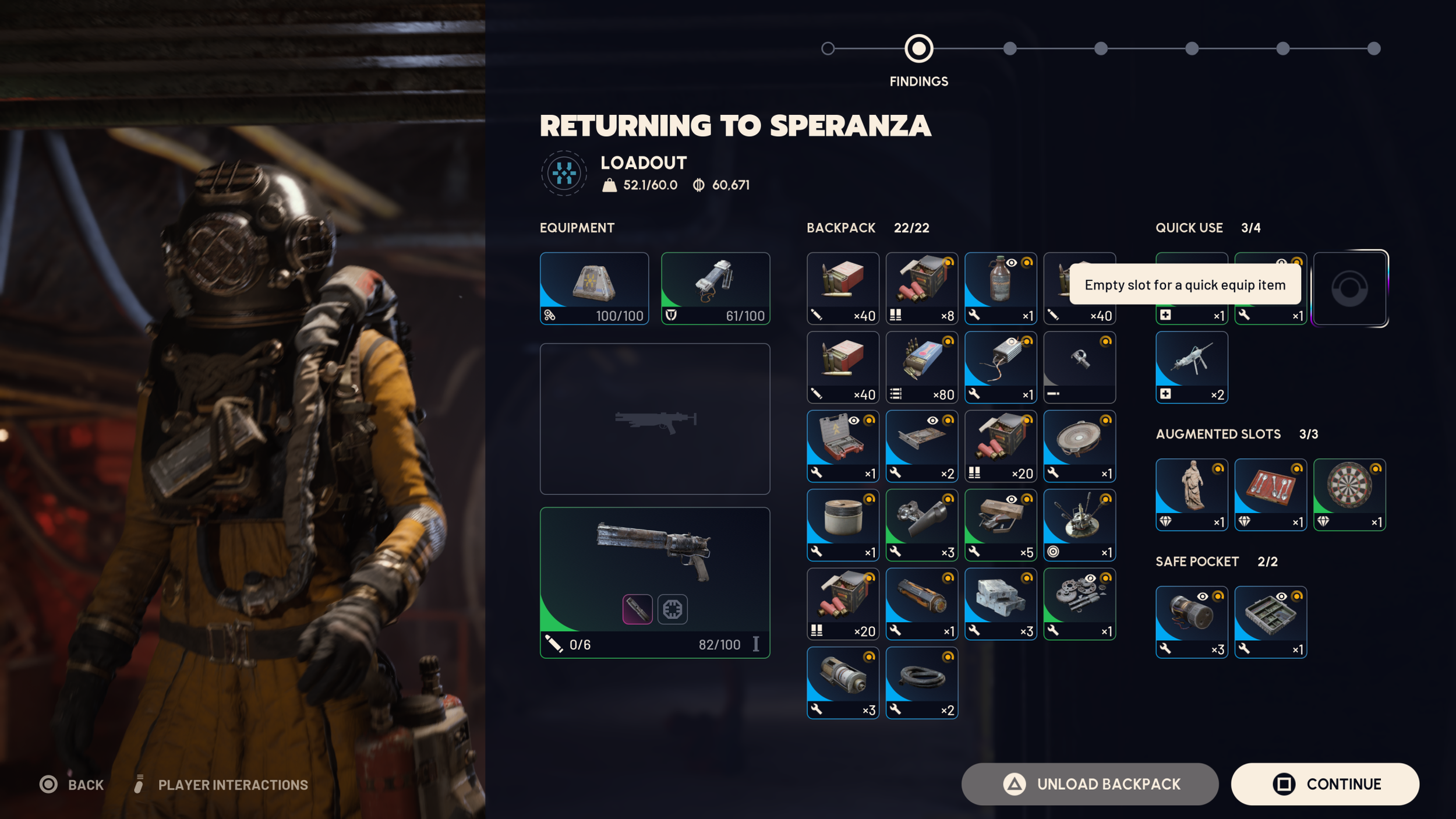Select the statue trinket in augmented slots
The image size is (1456, 819).
1192,495
